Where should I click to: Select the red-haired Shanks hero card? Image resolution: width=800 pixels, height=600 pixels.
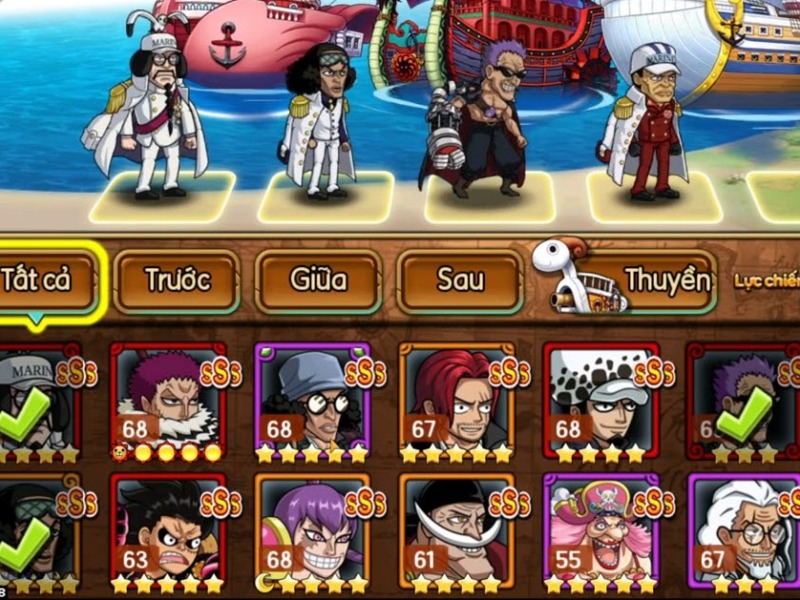pos(456,400)
